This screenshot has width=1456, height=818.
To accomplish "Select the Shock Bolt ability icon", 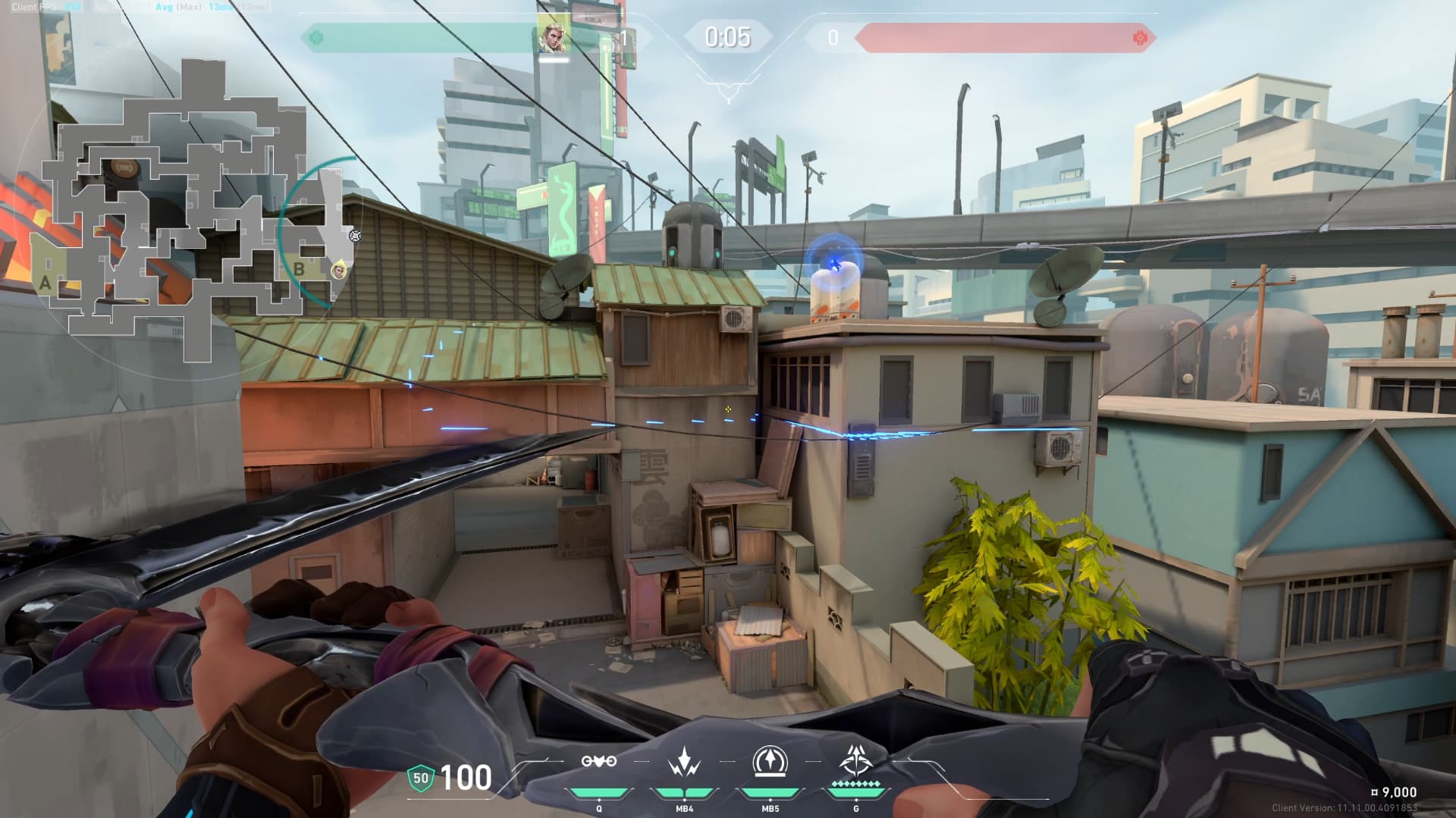I will [x=684, y=761].
